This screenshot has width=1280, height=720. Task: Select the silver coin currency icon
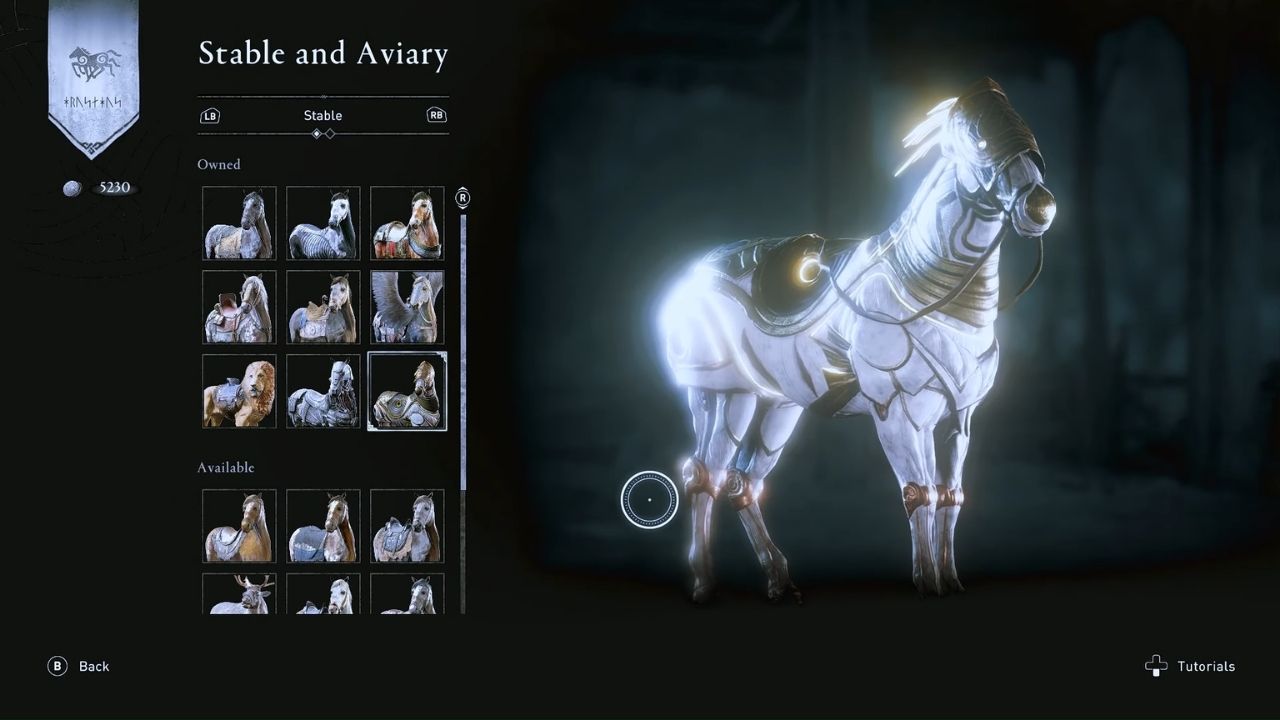[x=71, y=188]
